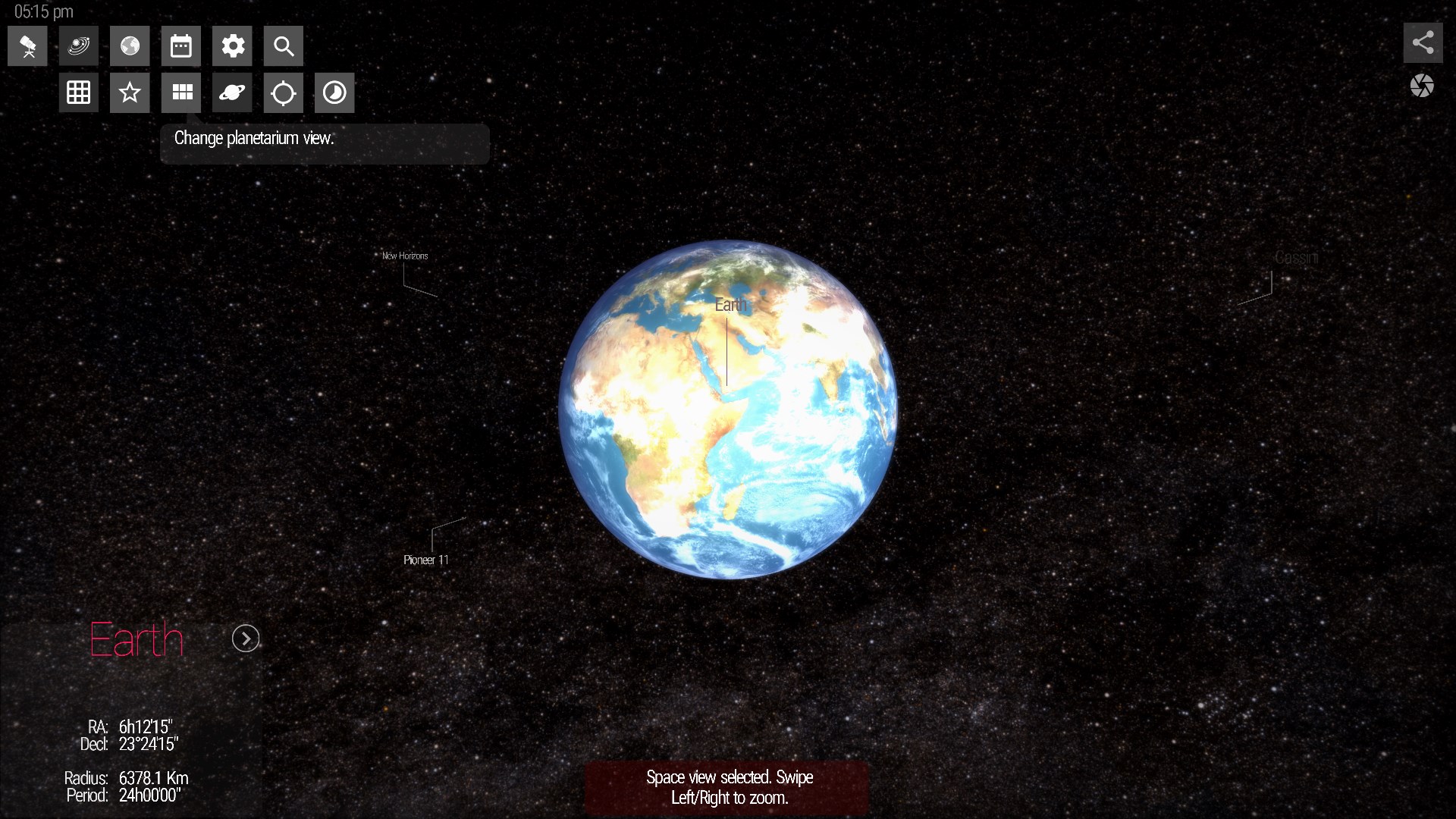Open the settings gear icon
Image resolution: width=1456 pixels, height=819 pixels.
tap(232, 45)
